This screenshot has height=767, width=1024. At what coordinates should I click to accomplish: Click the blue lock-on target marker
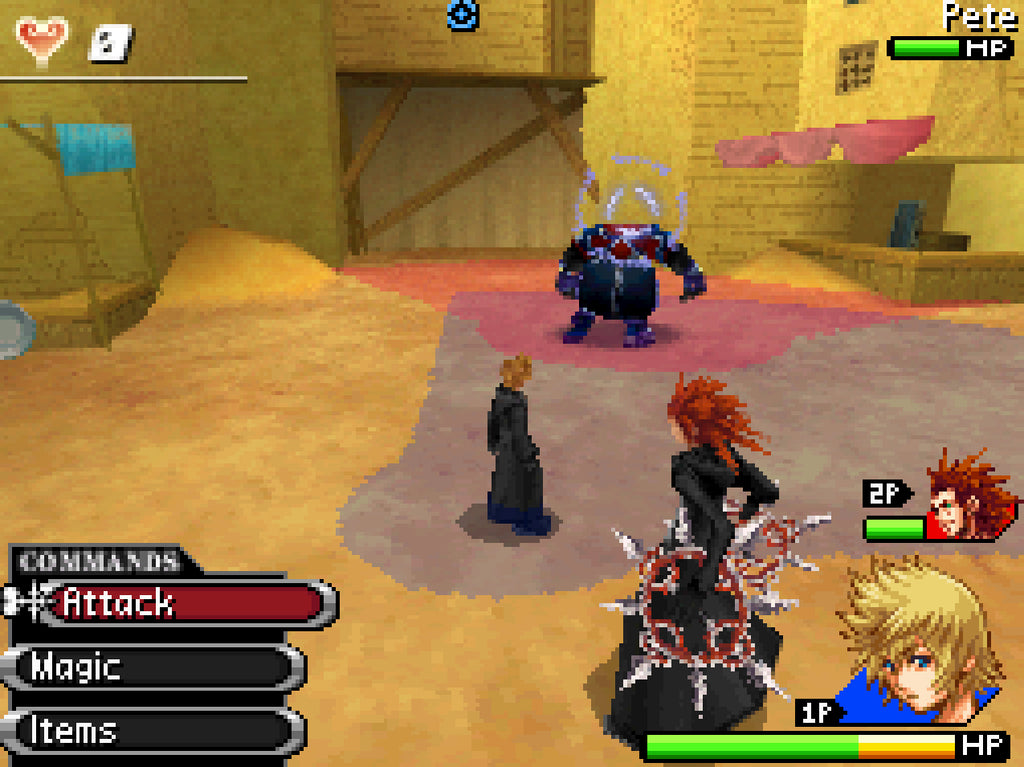(463, 14)
